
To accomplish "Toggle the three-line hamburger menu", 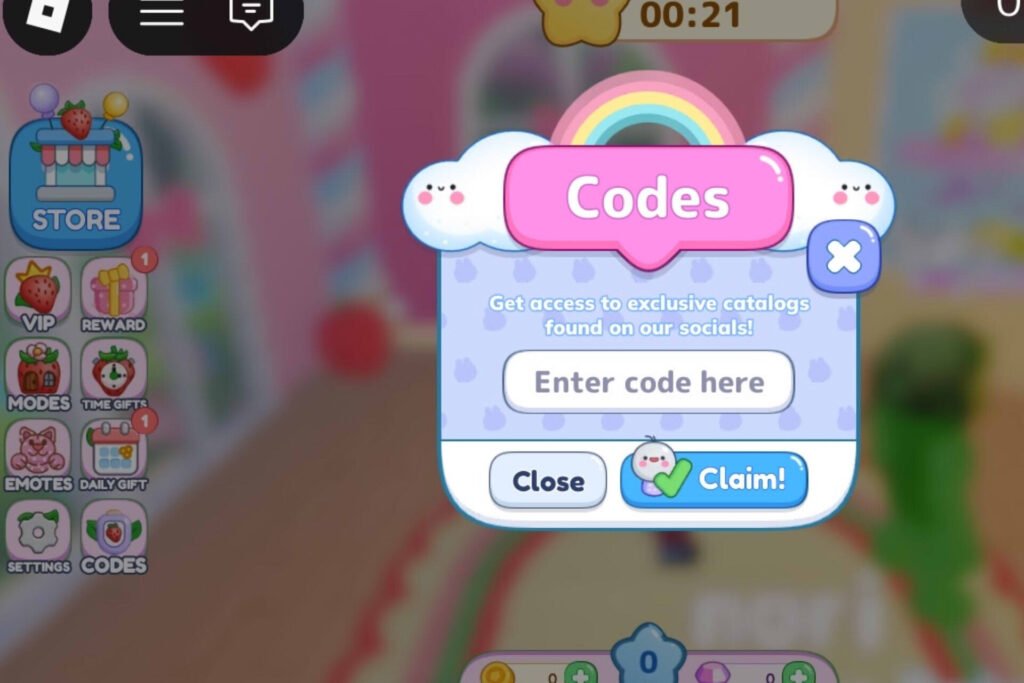I will (x=160, y=12).
